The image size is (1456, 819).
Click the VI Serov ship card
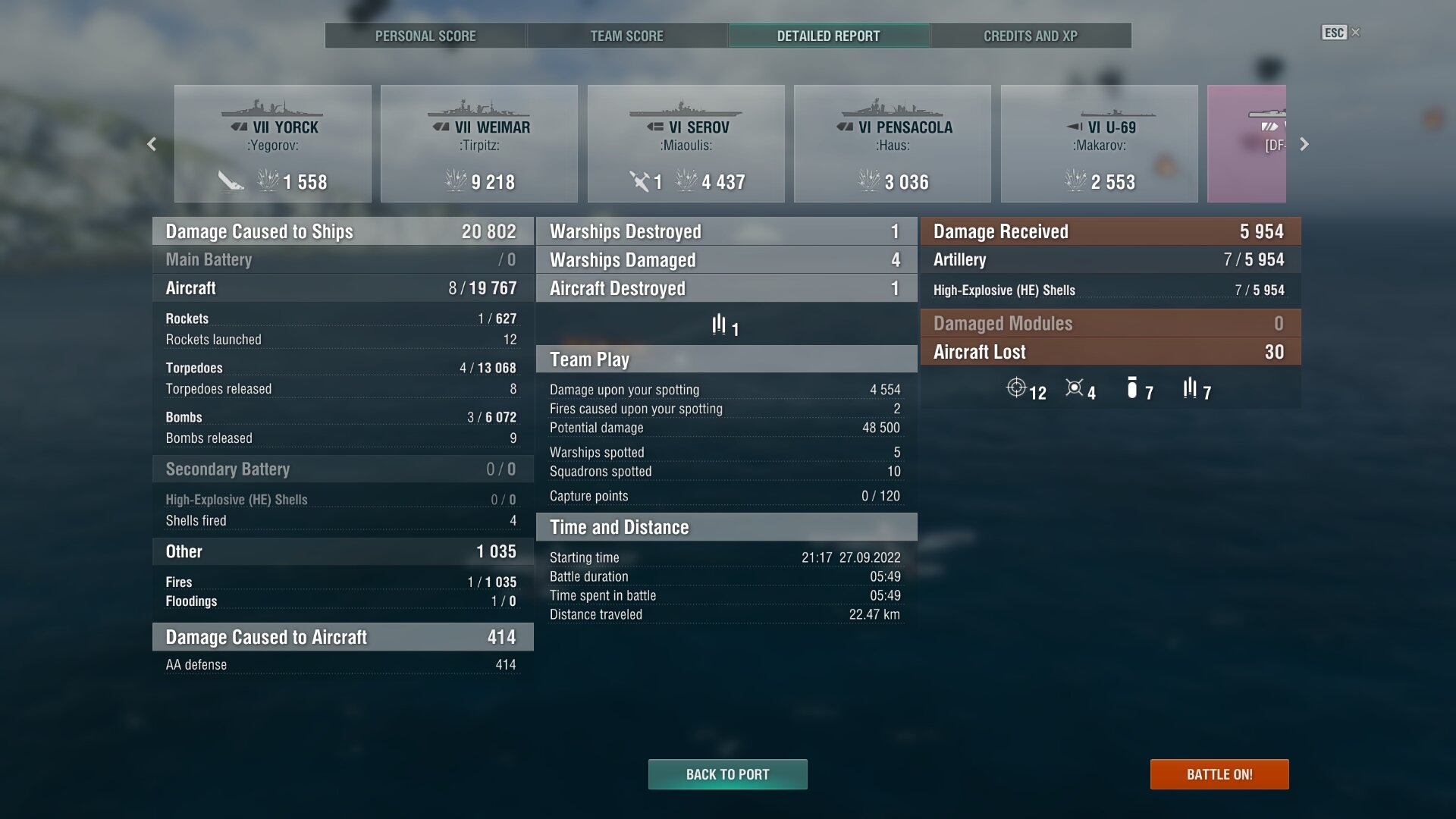686,144
